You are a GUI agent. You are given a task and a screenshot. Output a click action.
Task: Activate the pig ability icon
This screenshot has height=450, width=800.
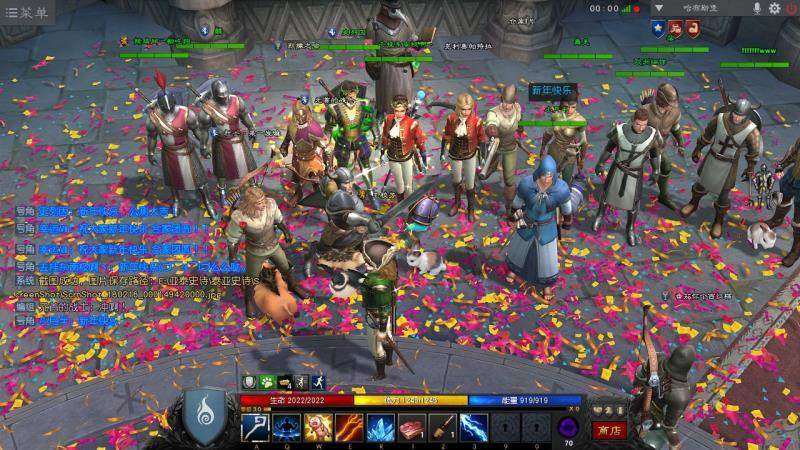(x=319, y=428)
